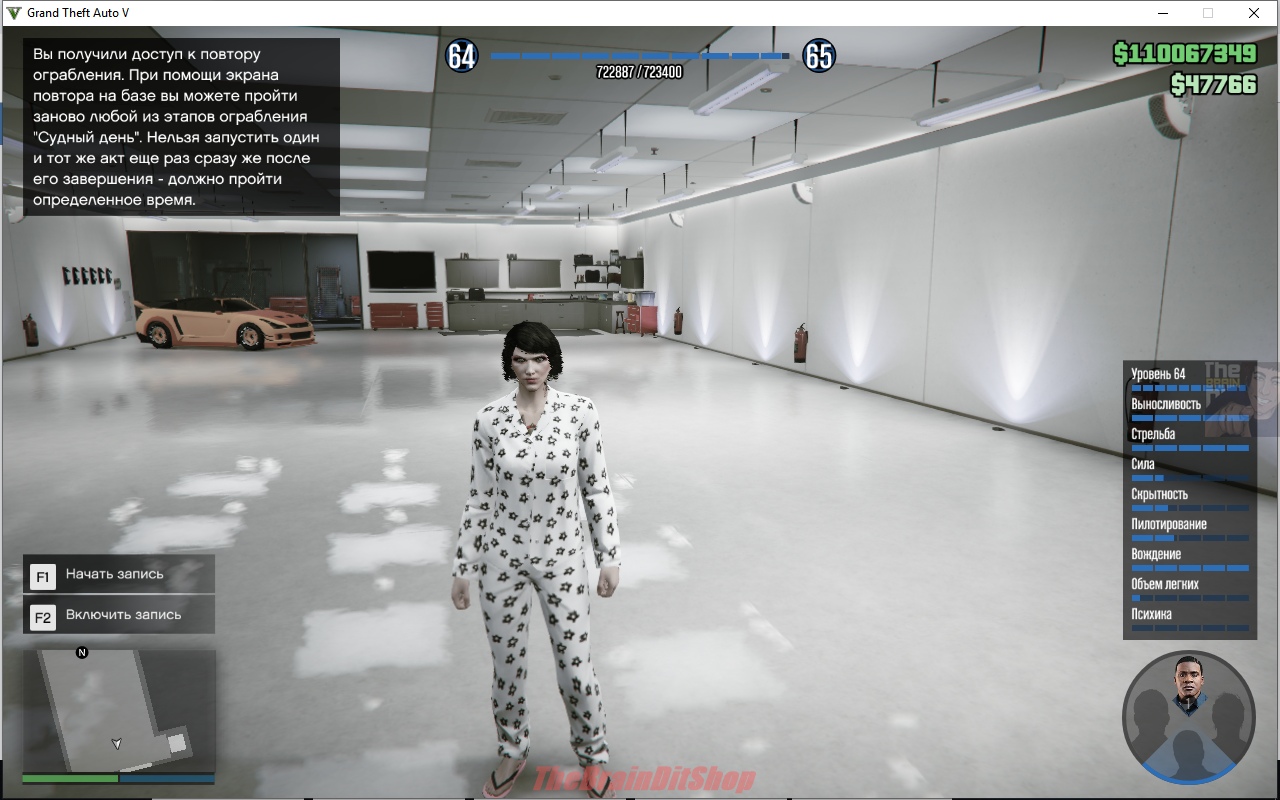Minimize the game window
The width and height of the screenshot is (1280, 800).
(x=1163, y=13)
